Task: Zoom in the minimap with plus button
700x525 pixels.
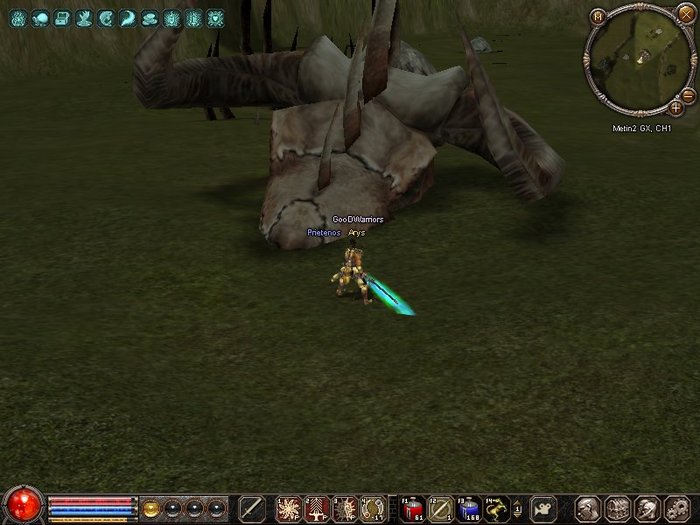Action: [676, 107]
